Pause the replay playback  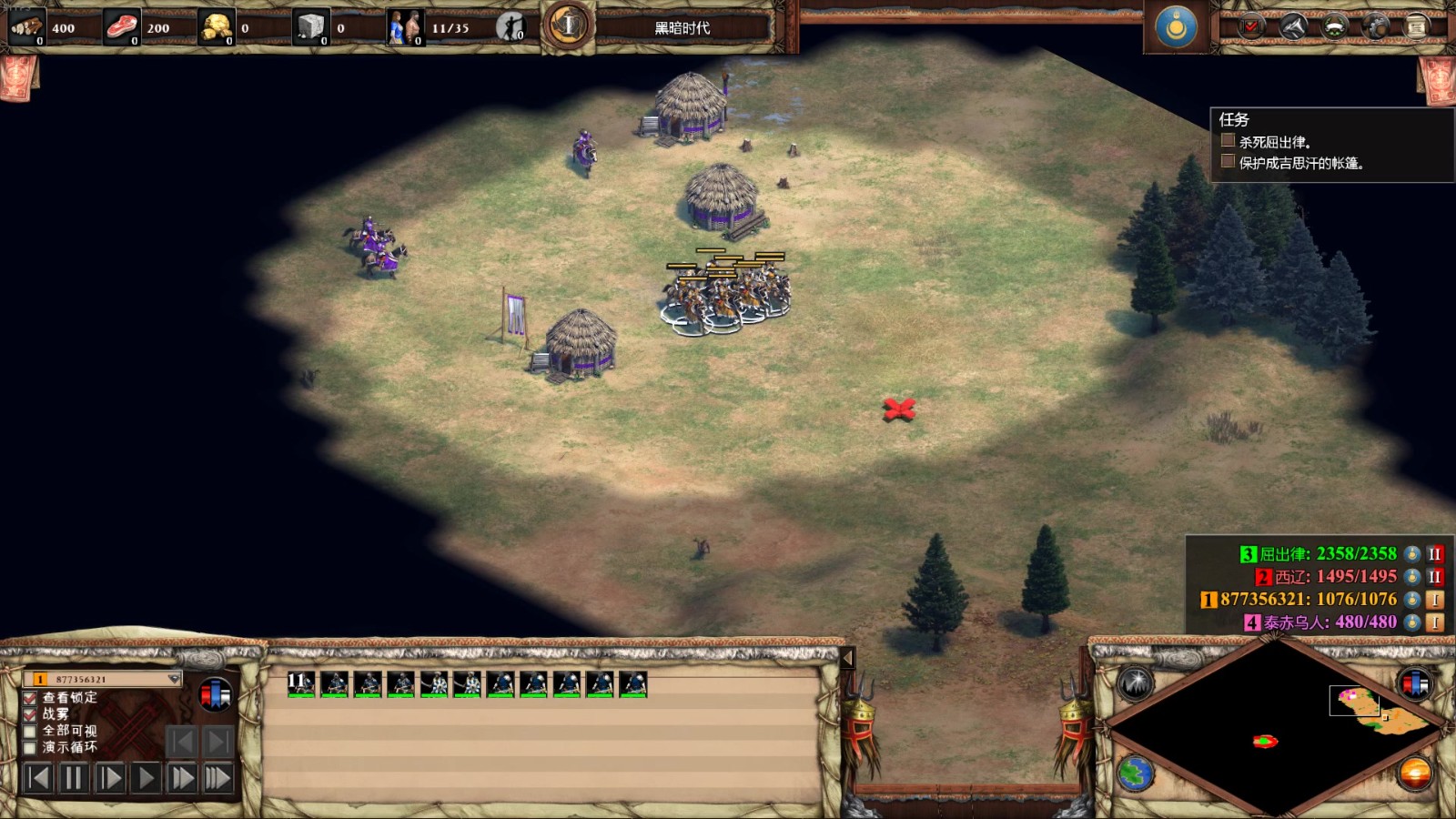tap(73, 778)
